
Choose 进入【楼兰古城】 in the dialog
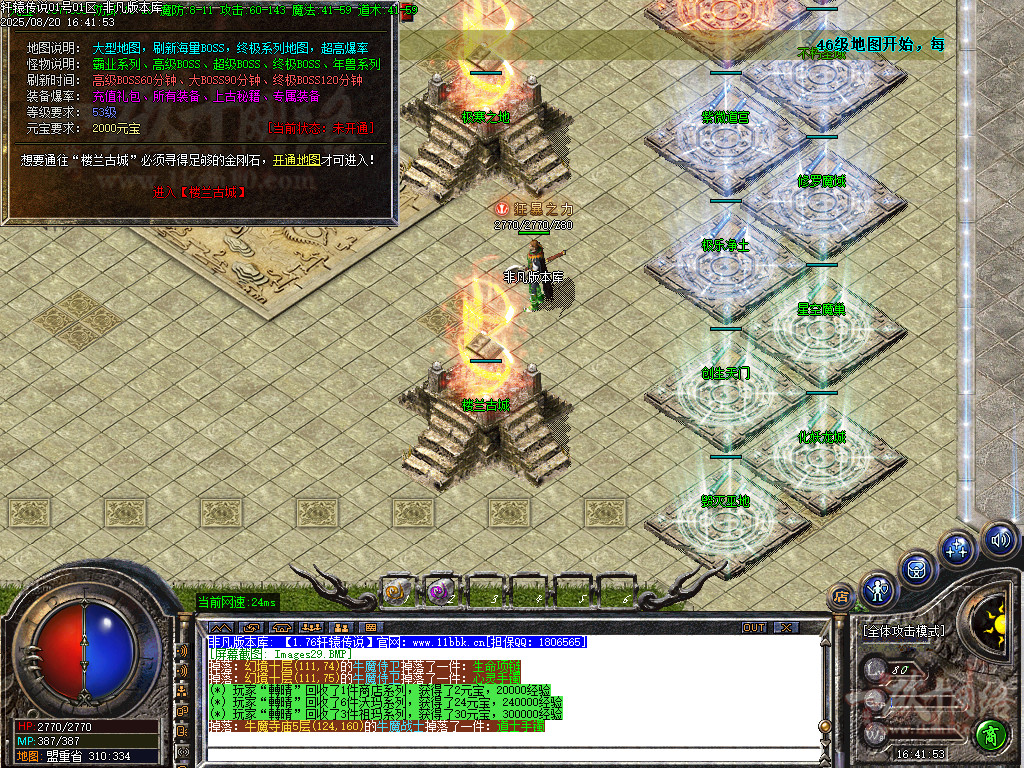pos(199,191)
